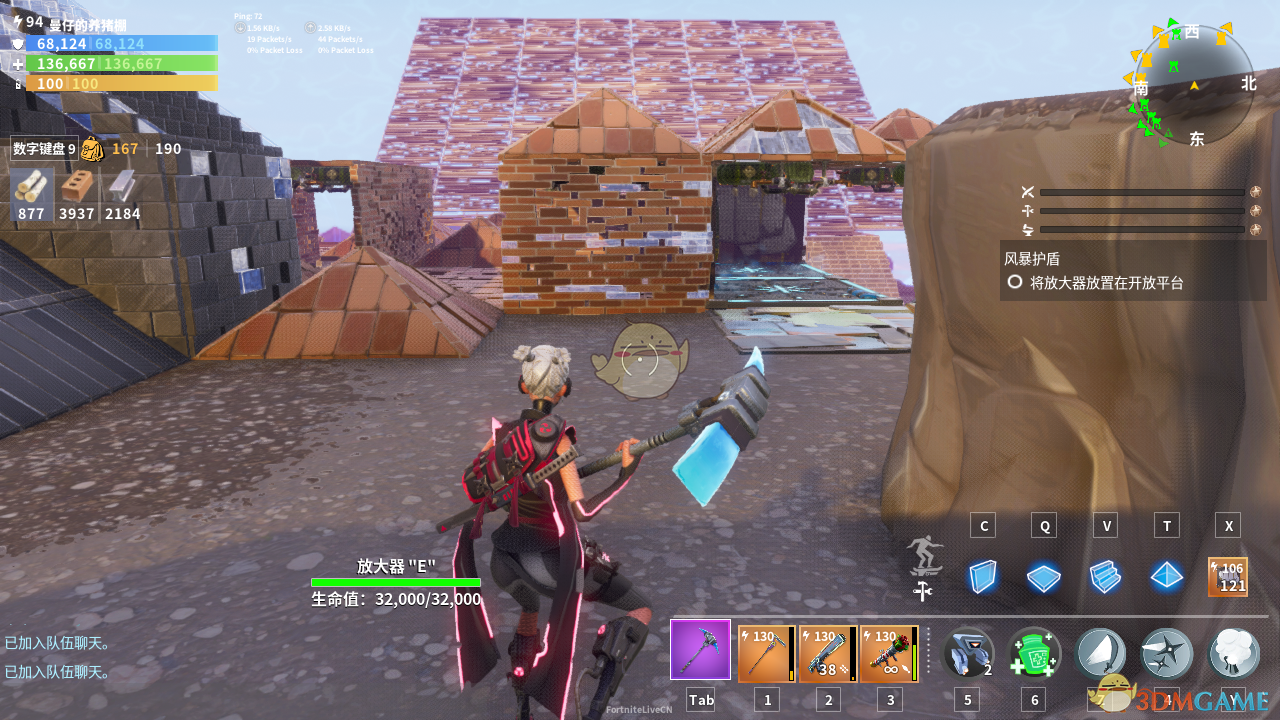Choose the floor building piece
This screenshot has width=1280, height=720.
tap(1044, 577)
